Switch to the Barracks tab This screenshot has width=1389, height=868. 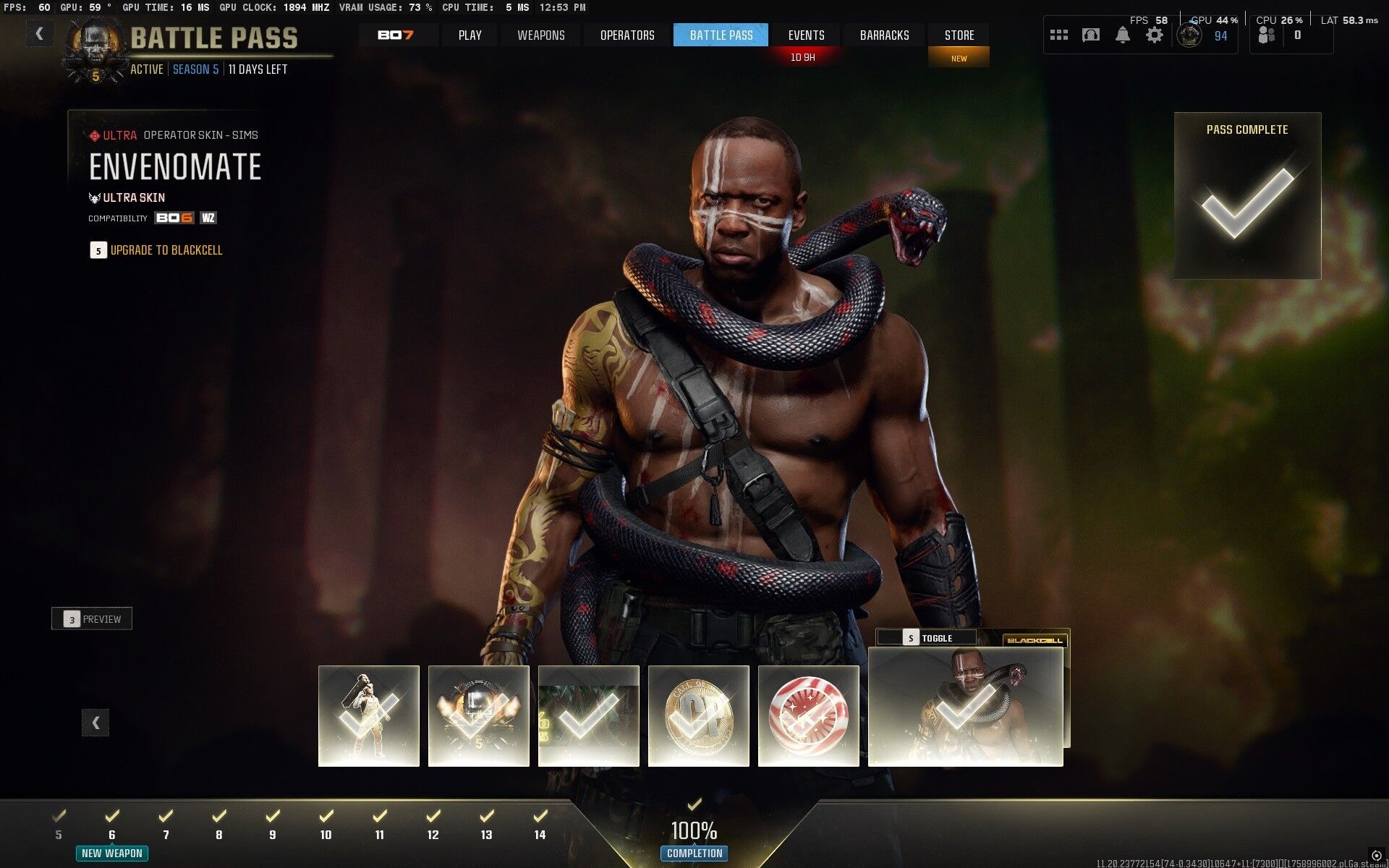884,35
